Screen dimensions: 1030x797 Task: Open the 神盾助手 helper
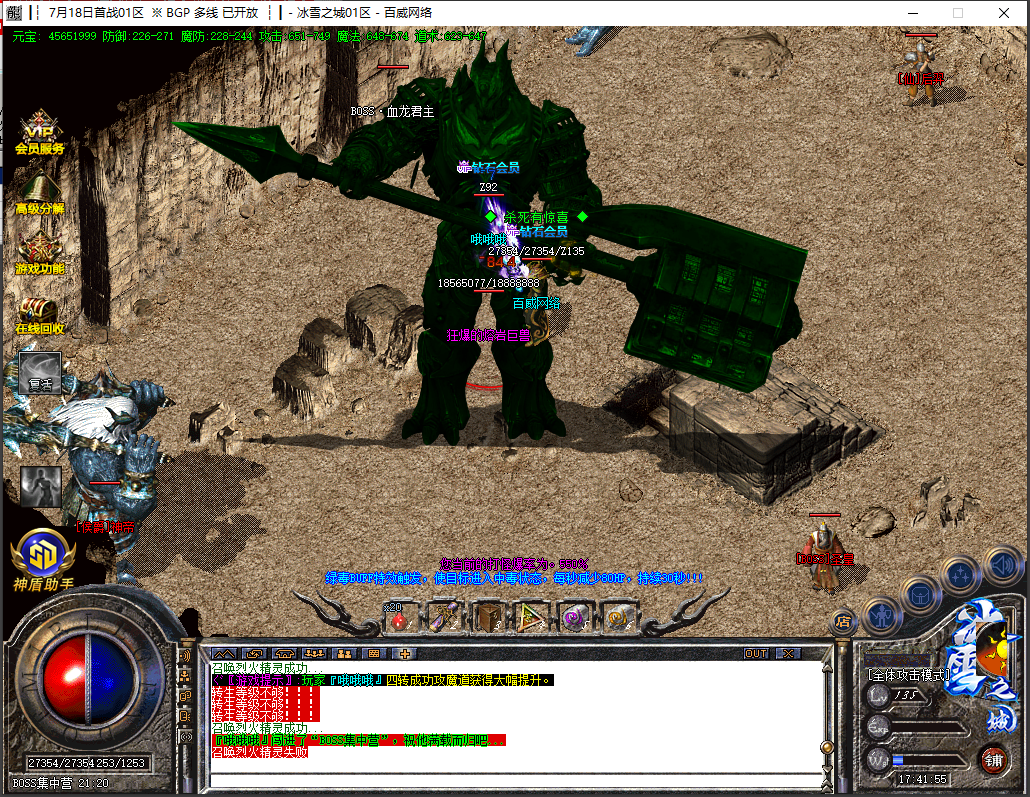click(x=42, y=558)
